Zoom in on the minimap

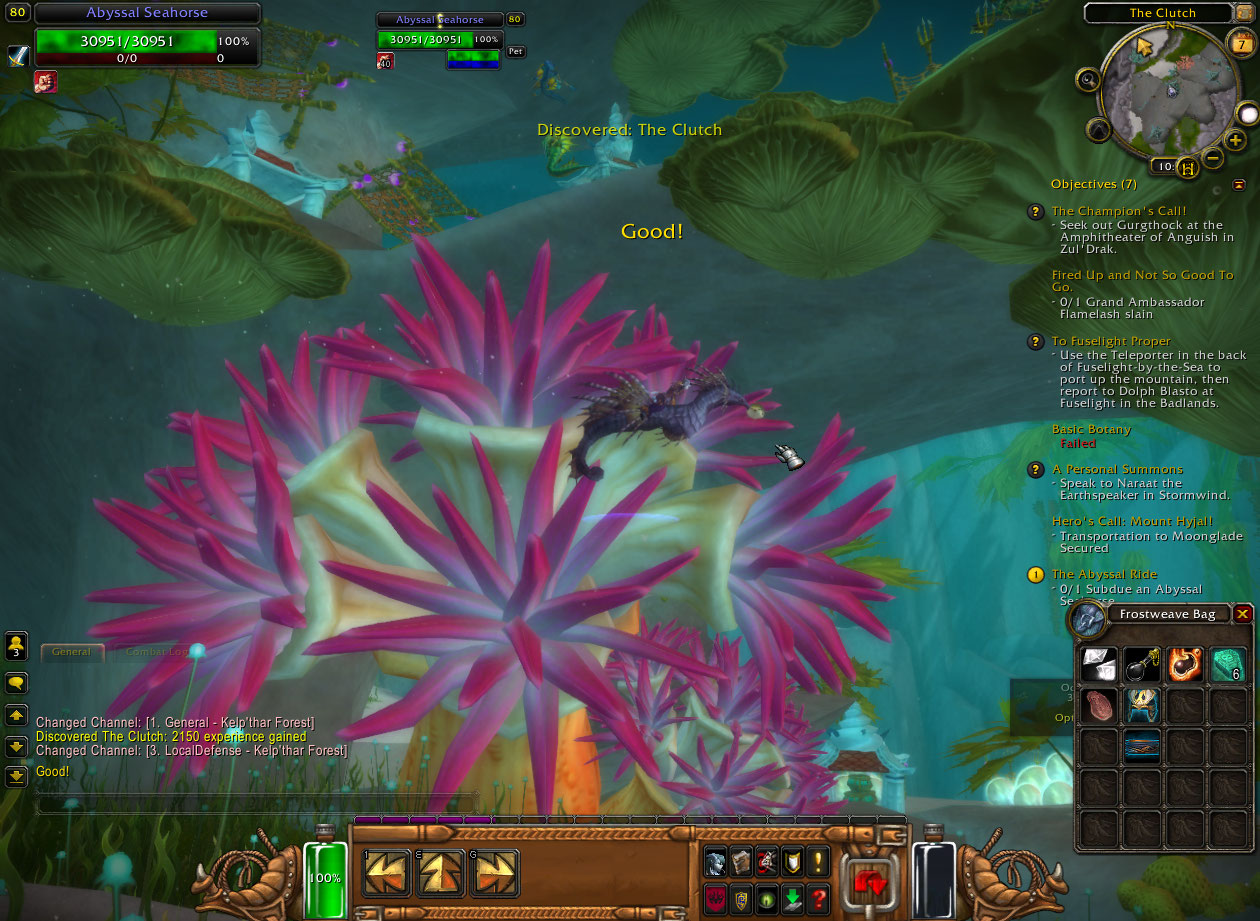tap(1236, 140)
